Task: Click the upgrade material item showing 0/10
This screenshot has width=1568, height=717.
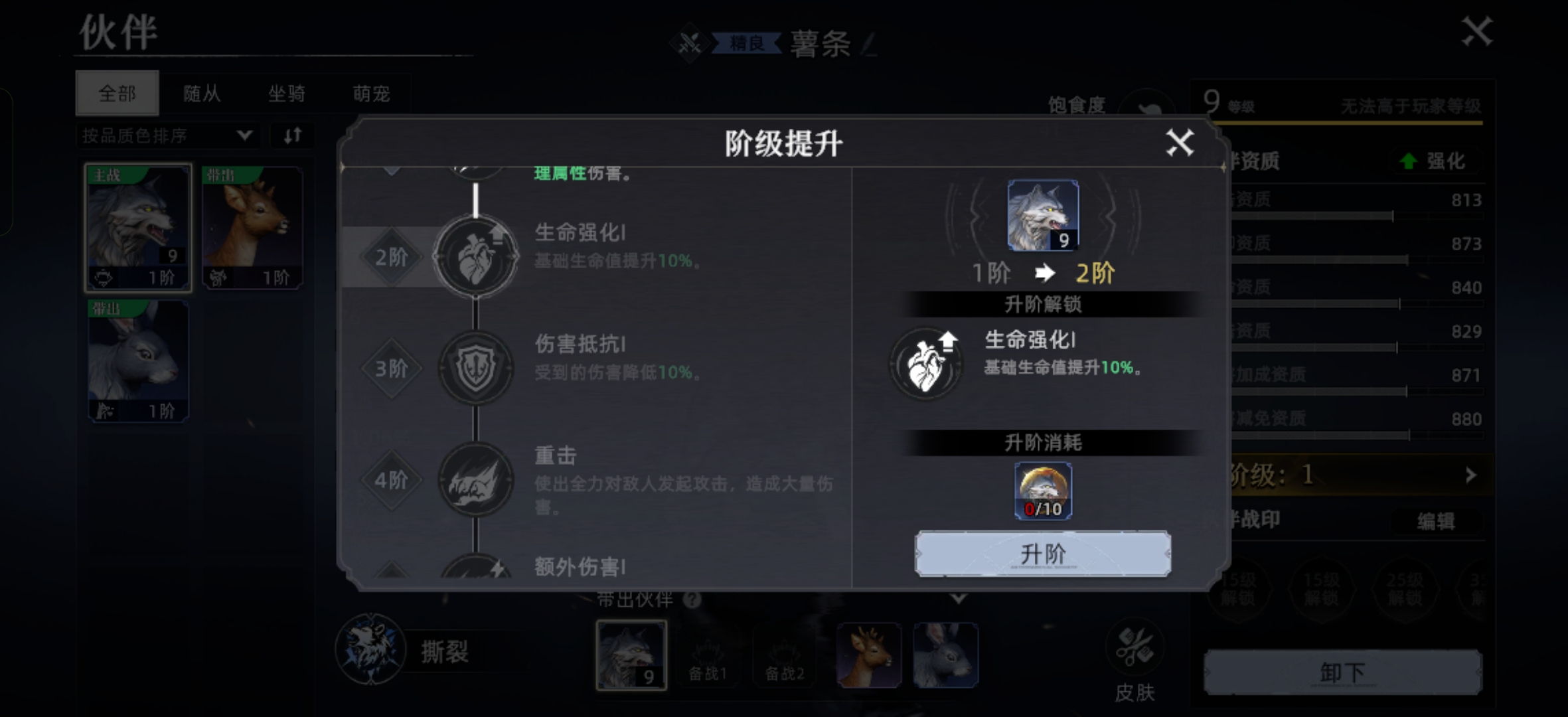Action: 1042,490
